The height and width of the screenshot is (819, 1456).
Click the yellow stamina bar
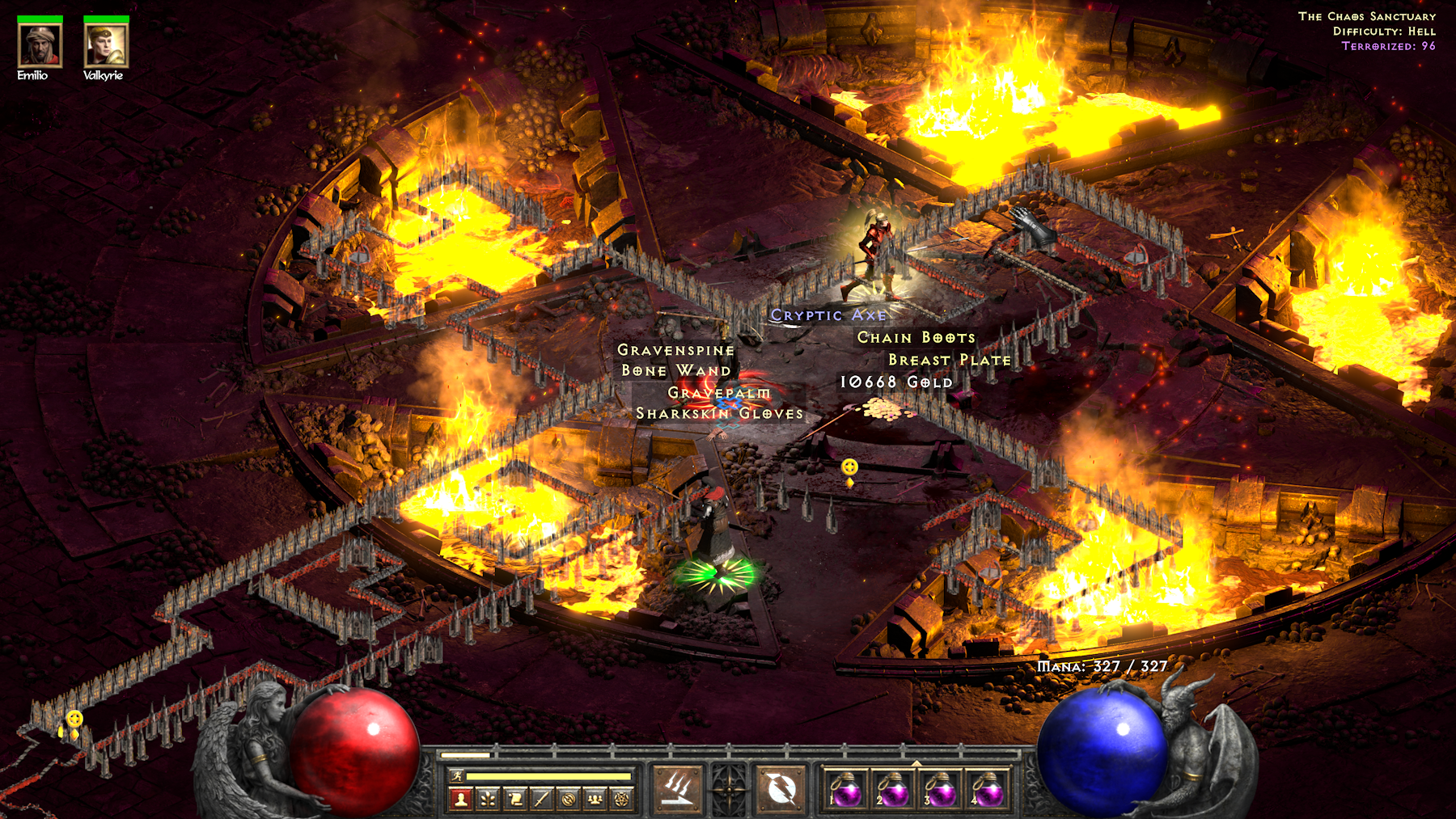coord(547,775)
